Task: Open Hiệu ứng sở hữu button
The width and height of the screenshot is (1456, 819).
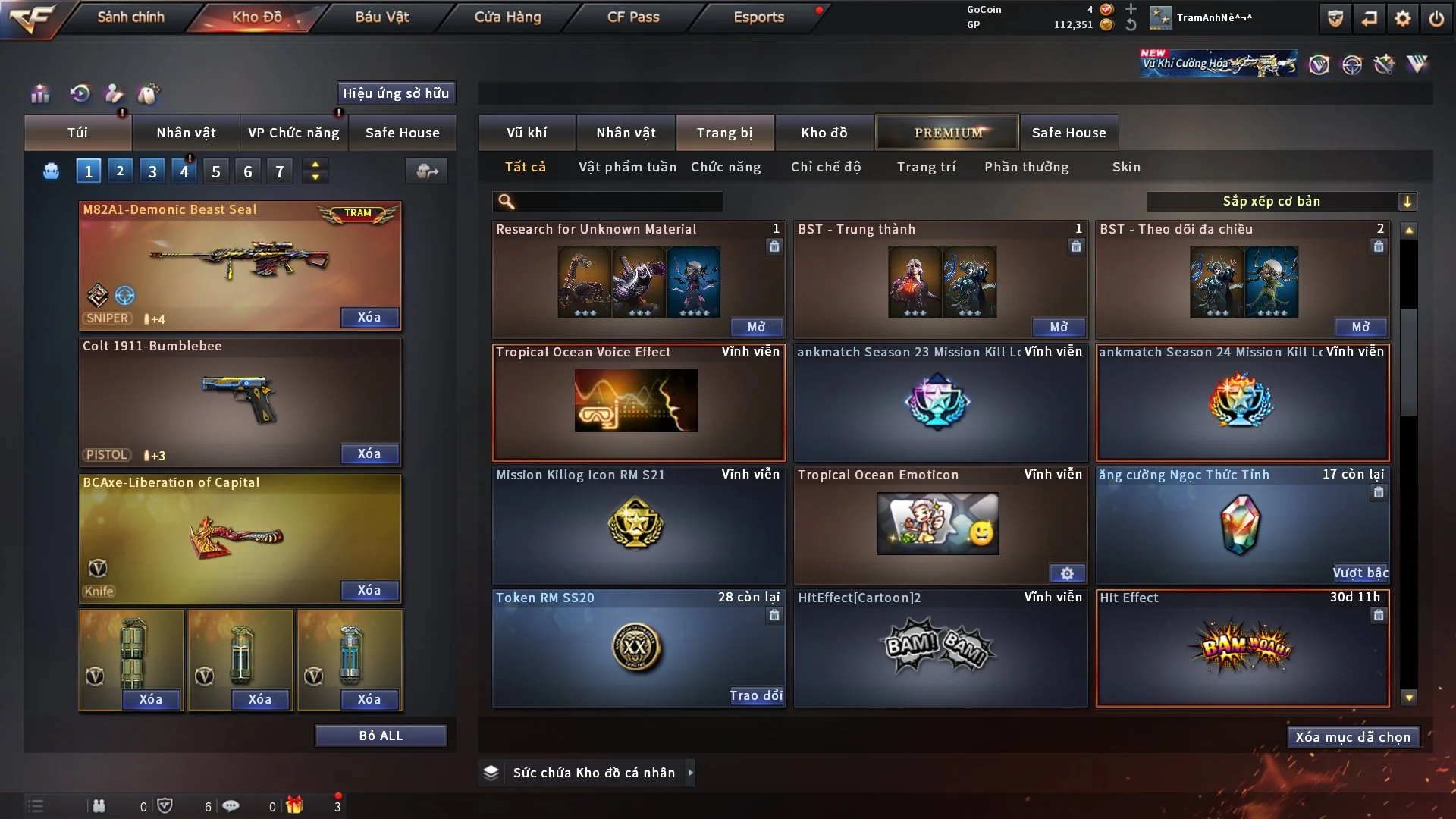Action: 396,93
